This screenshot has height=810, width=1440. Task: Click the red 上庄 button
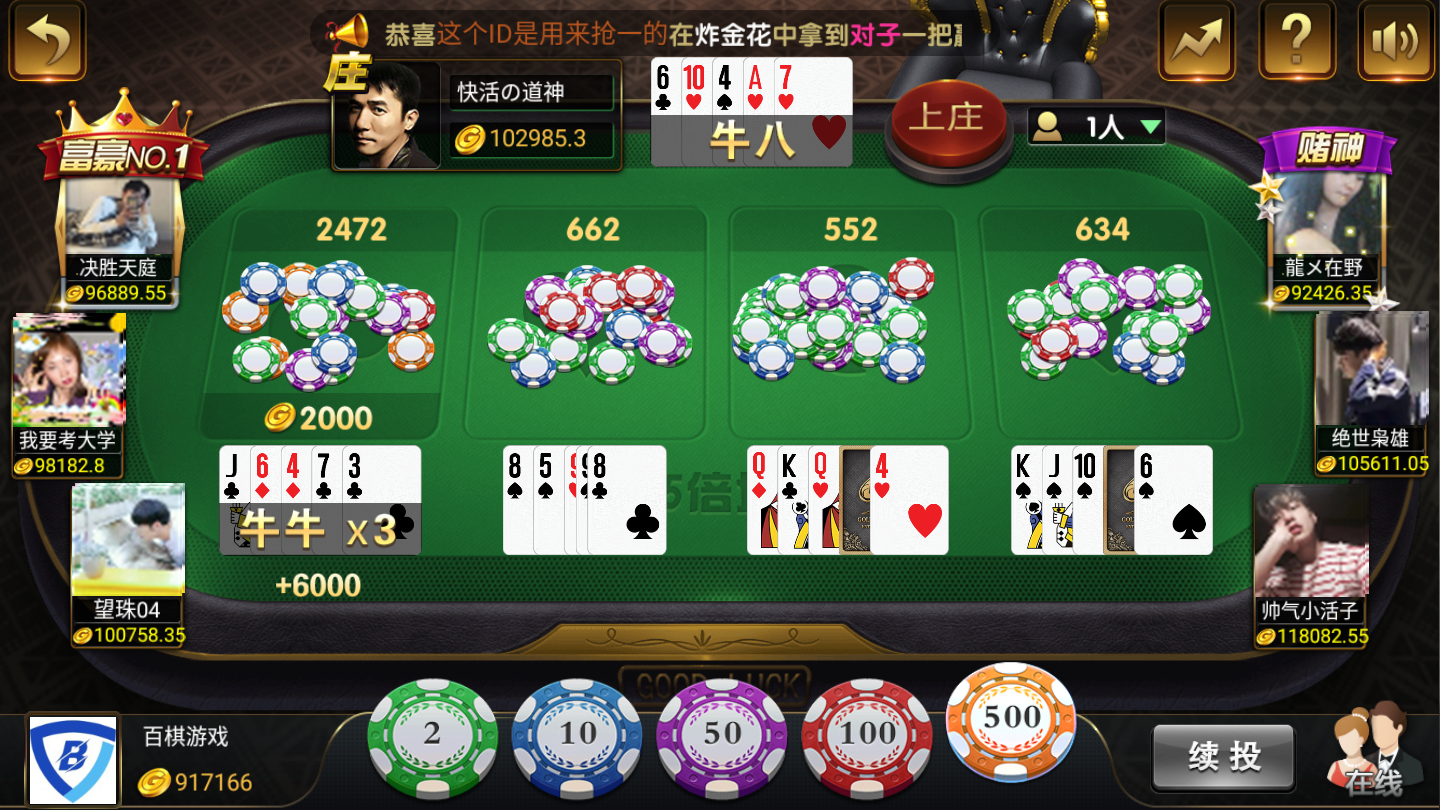(x=945, y=120)
